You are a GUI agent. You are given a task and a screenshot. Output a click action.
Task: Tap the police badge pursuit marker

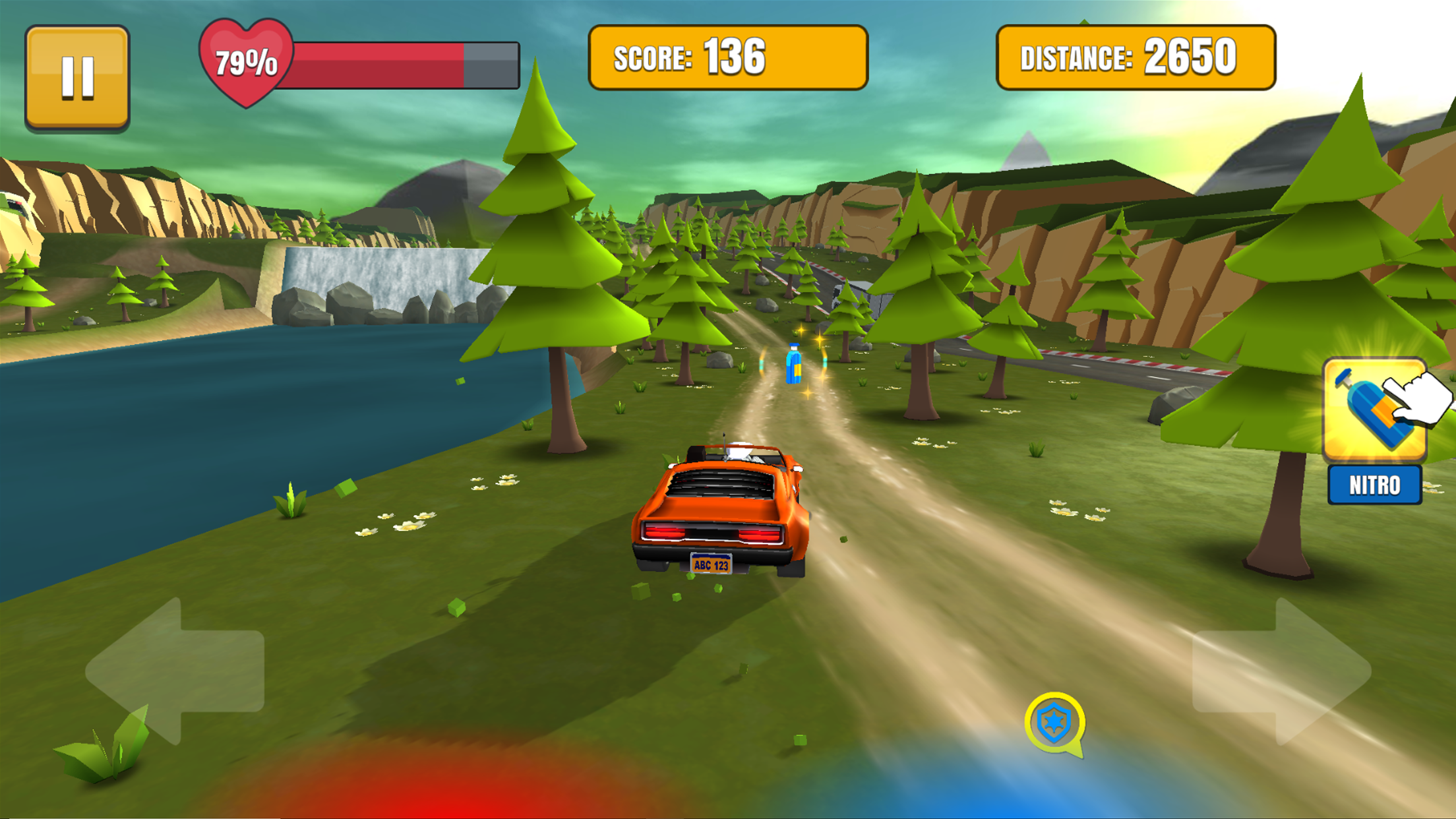(1054, 722)
